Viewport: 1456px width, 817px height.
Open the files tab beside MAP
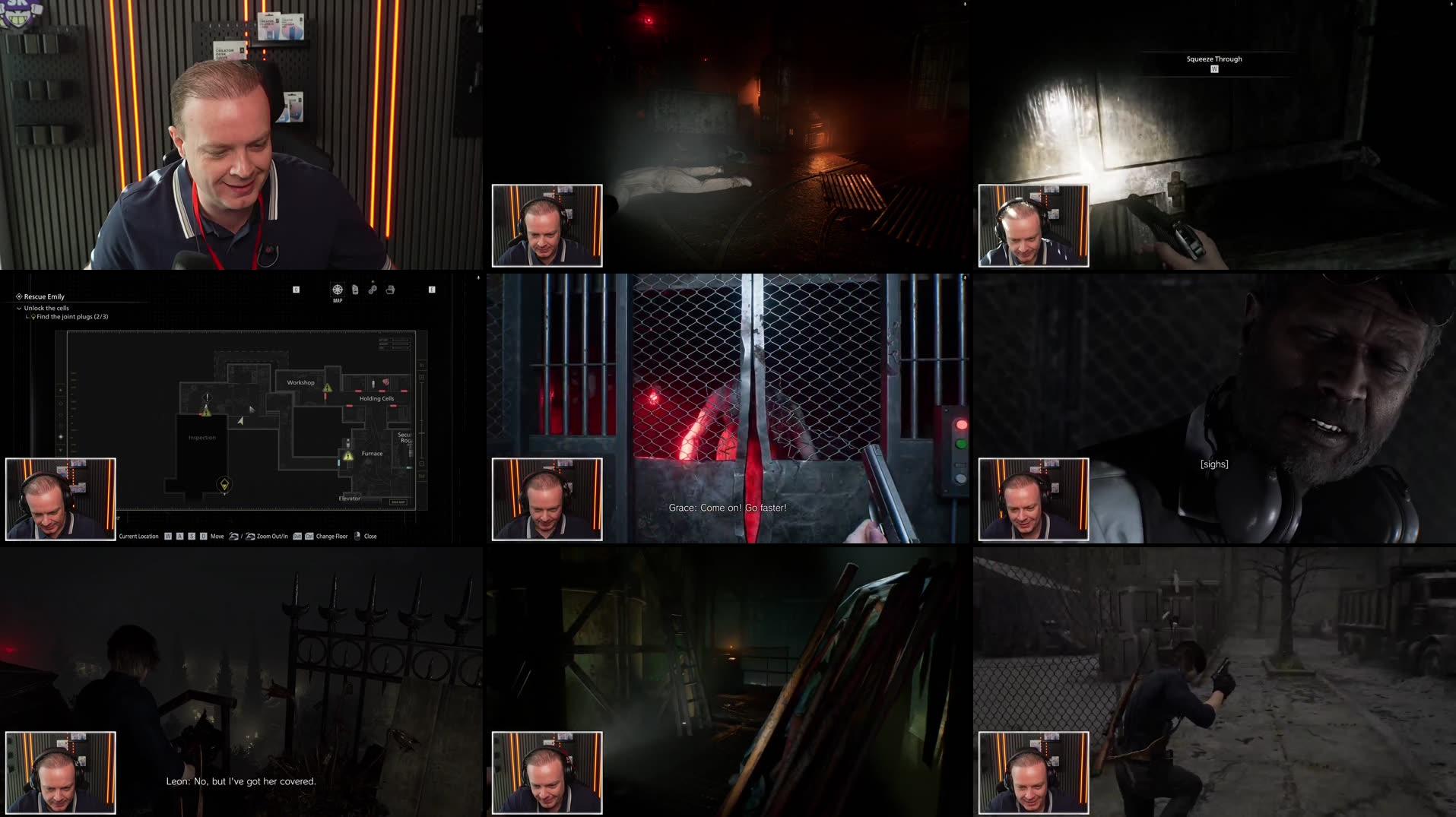[355, 289]
